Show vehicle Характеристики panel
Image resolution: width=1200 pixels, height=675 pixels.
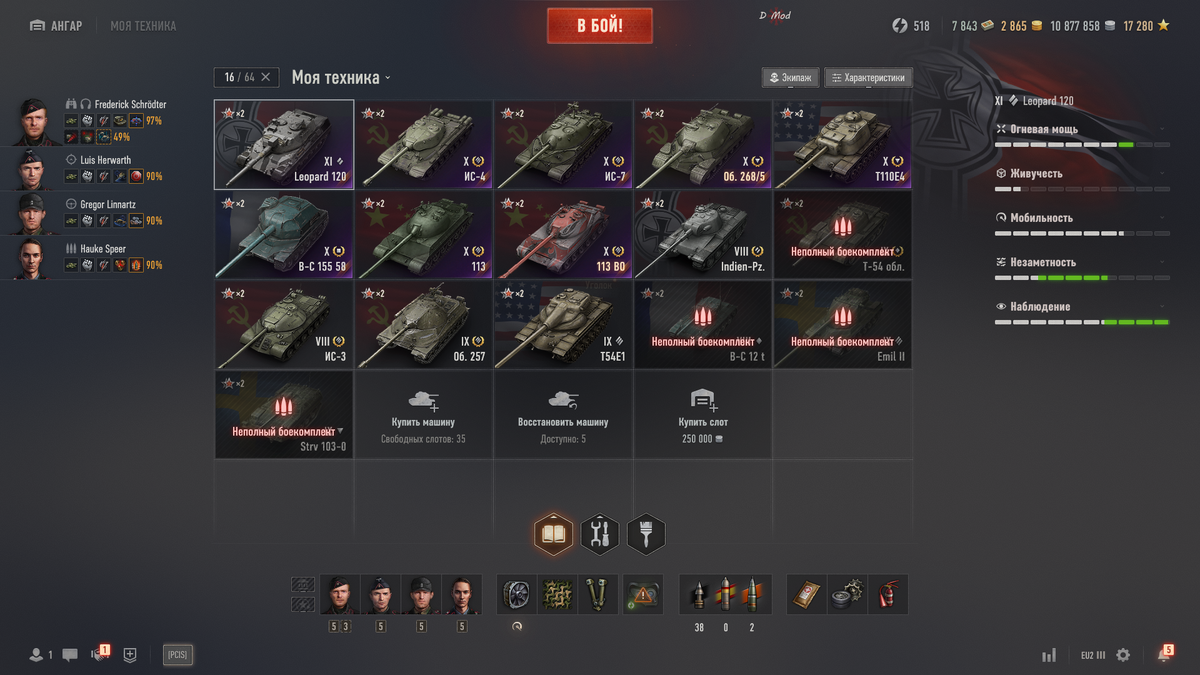pyautogui.click(x=868, y=77)
